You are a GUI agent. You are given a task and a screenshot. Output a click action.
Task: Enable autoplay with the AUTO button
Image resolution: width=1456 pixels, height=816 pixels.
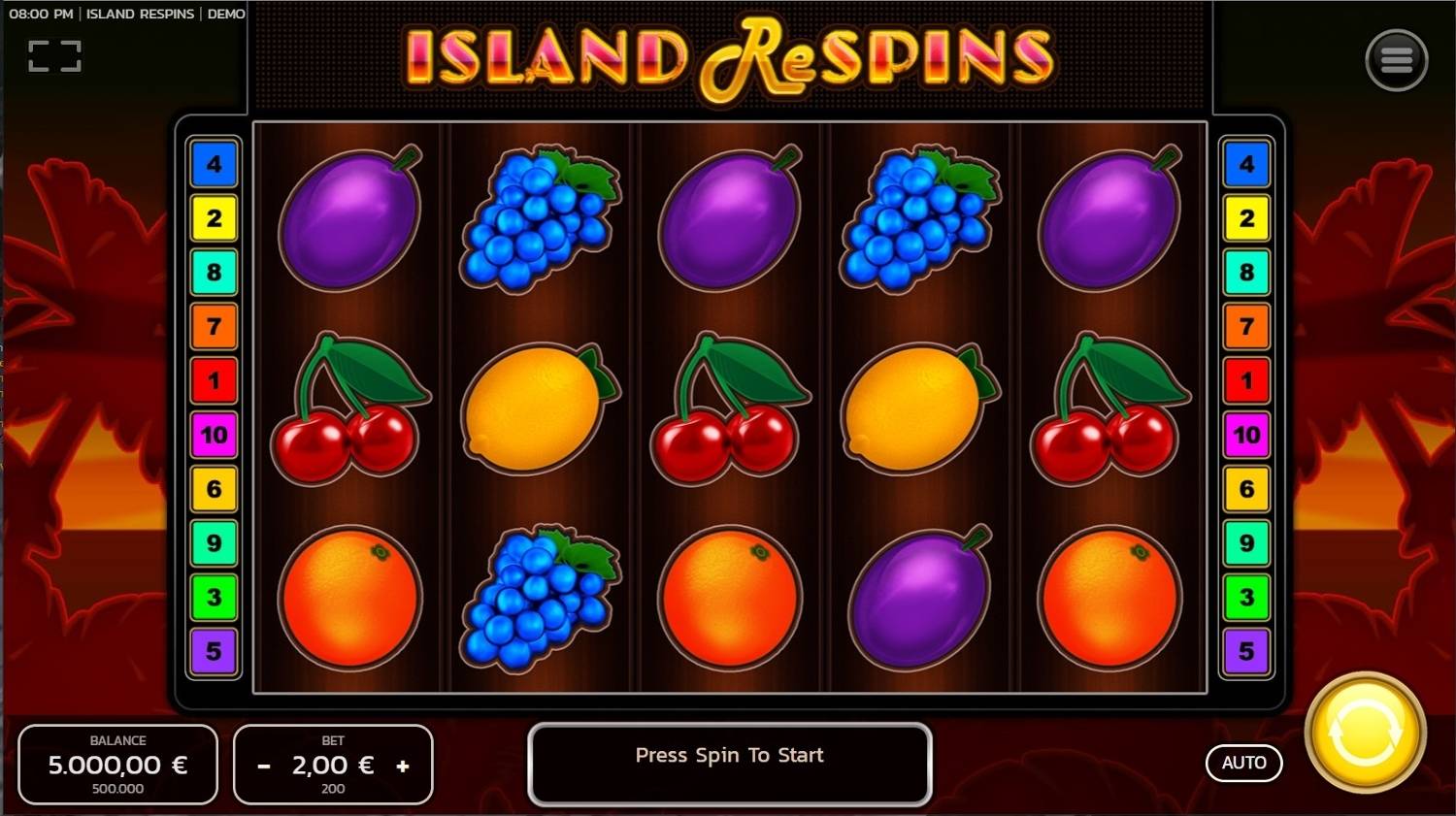tap(1243, 763)
